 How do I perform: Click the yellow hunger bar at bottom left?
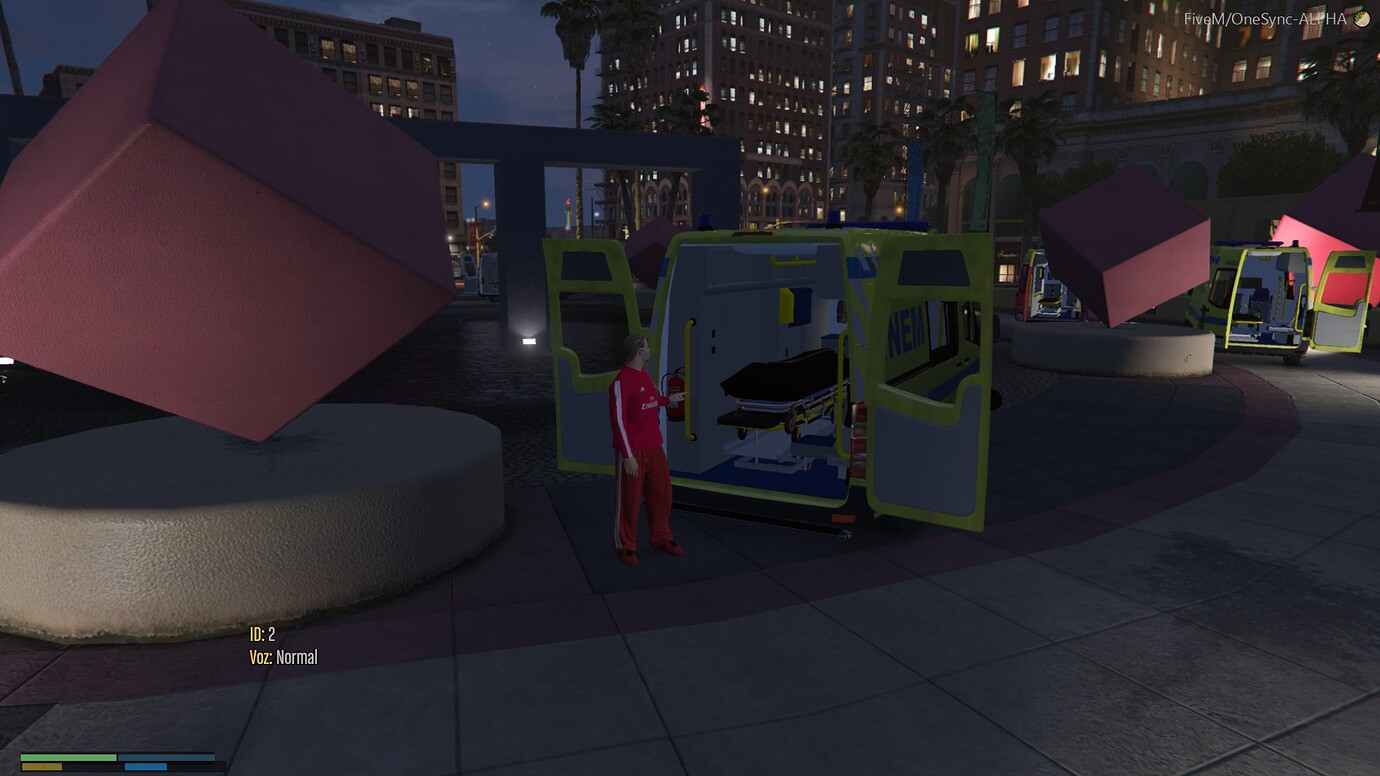pyautogui.click(x=42, y=766)
